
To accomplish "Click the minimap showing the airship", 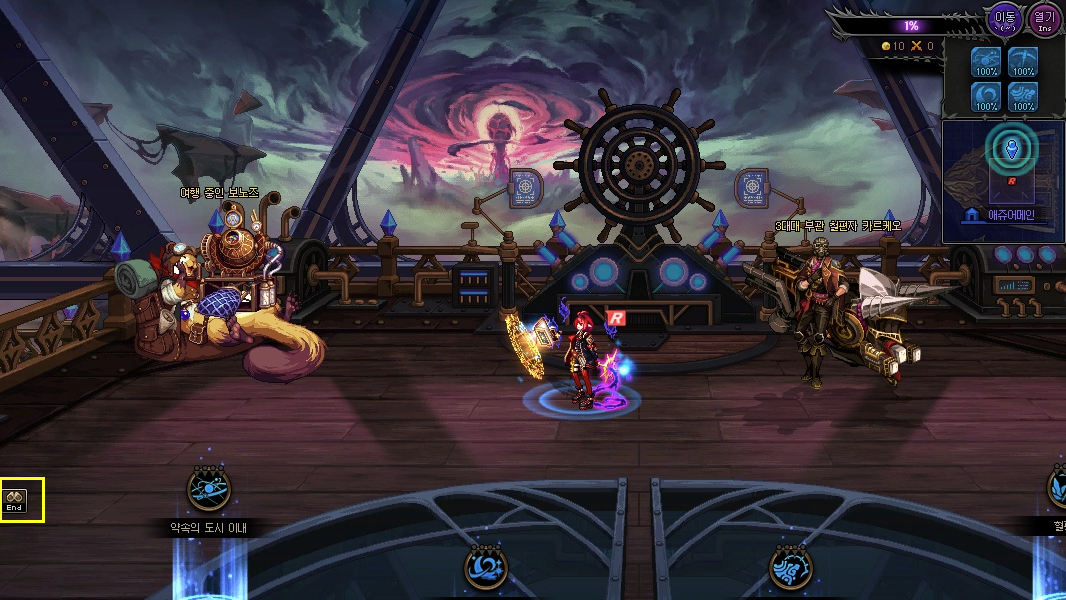I will point(1003,170).
